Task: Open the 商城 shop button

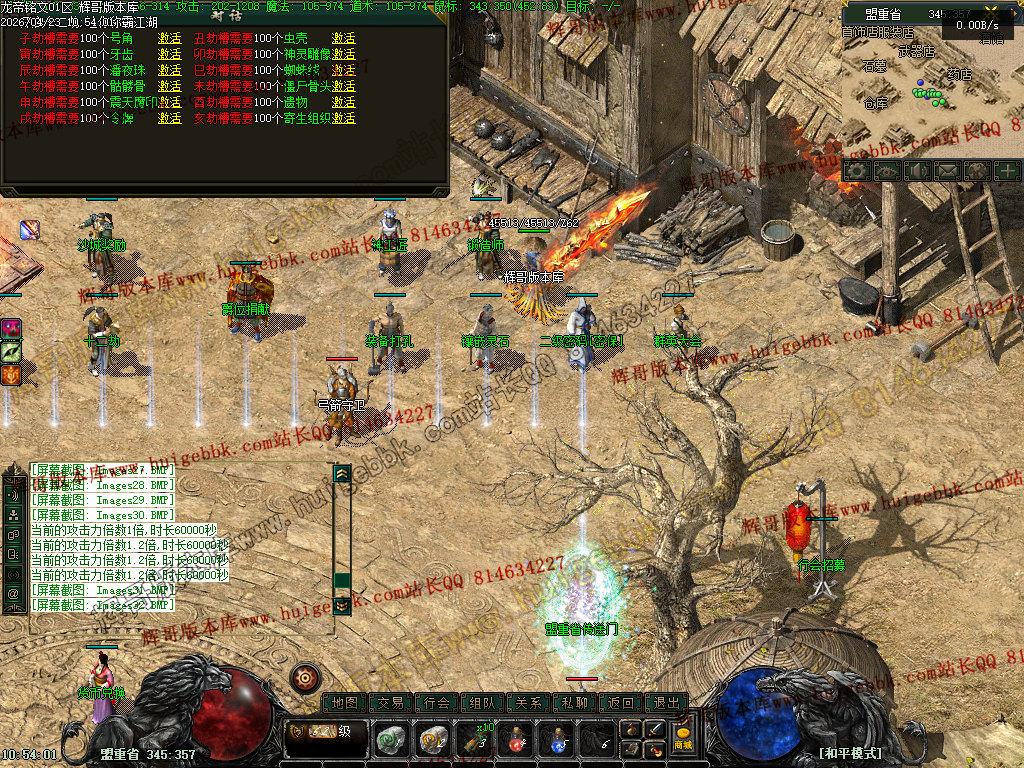Action: coord(683,739)
